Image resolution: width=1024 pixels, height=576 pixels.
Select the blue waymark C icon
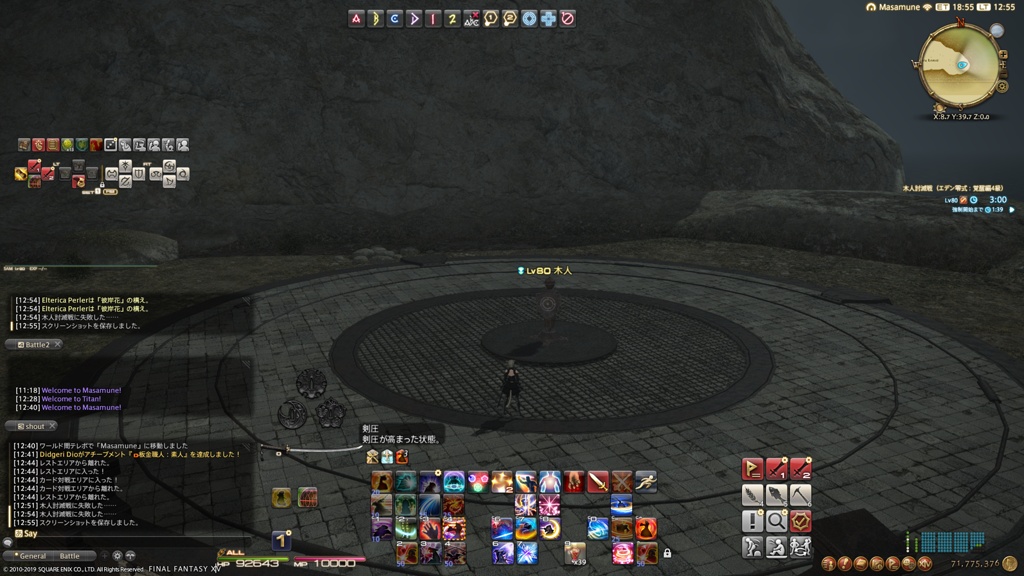[395, 18]
